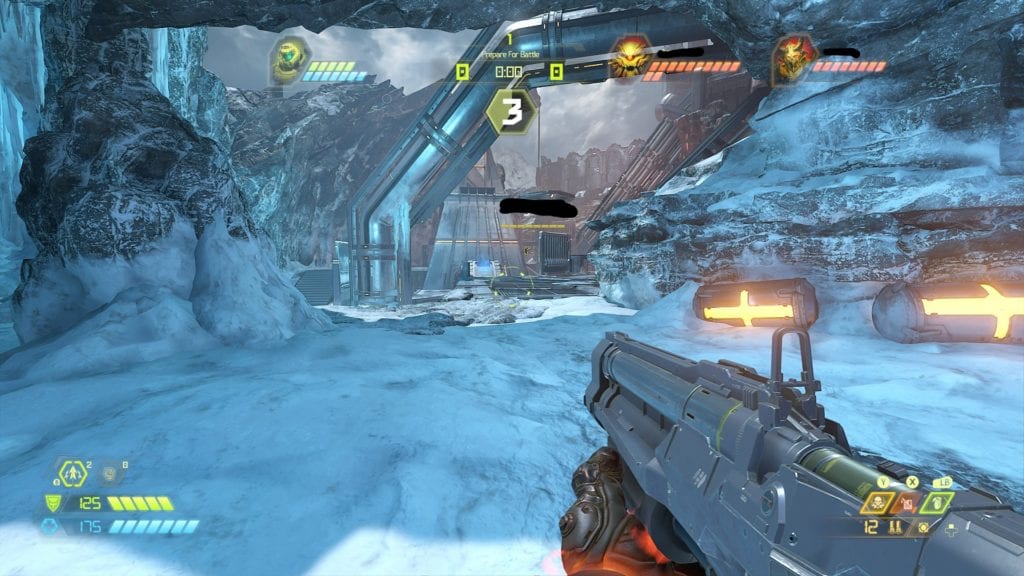Click the yellow gear icon beside ammo
Screen dimensions: 1024x576
pyautogui.click(x=923, y=527)
